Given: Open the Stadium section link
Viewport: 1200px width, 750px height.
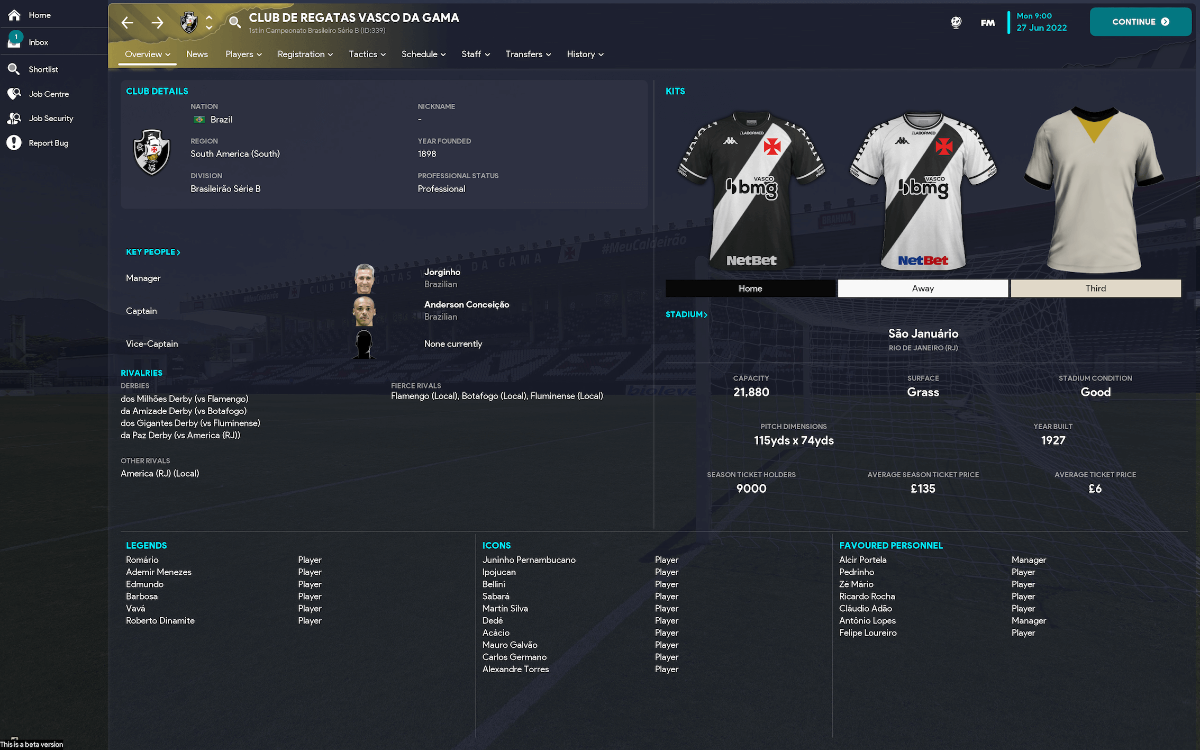Looking at the screenshot, I should tap(687, 315).
